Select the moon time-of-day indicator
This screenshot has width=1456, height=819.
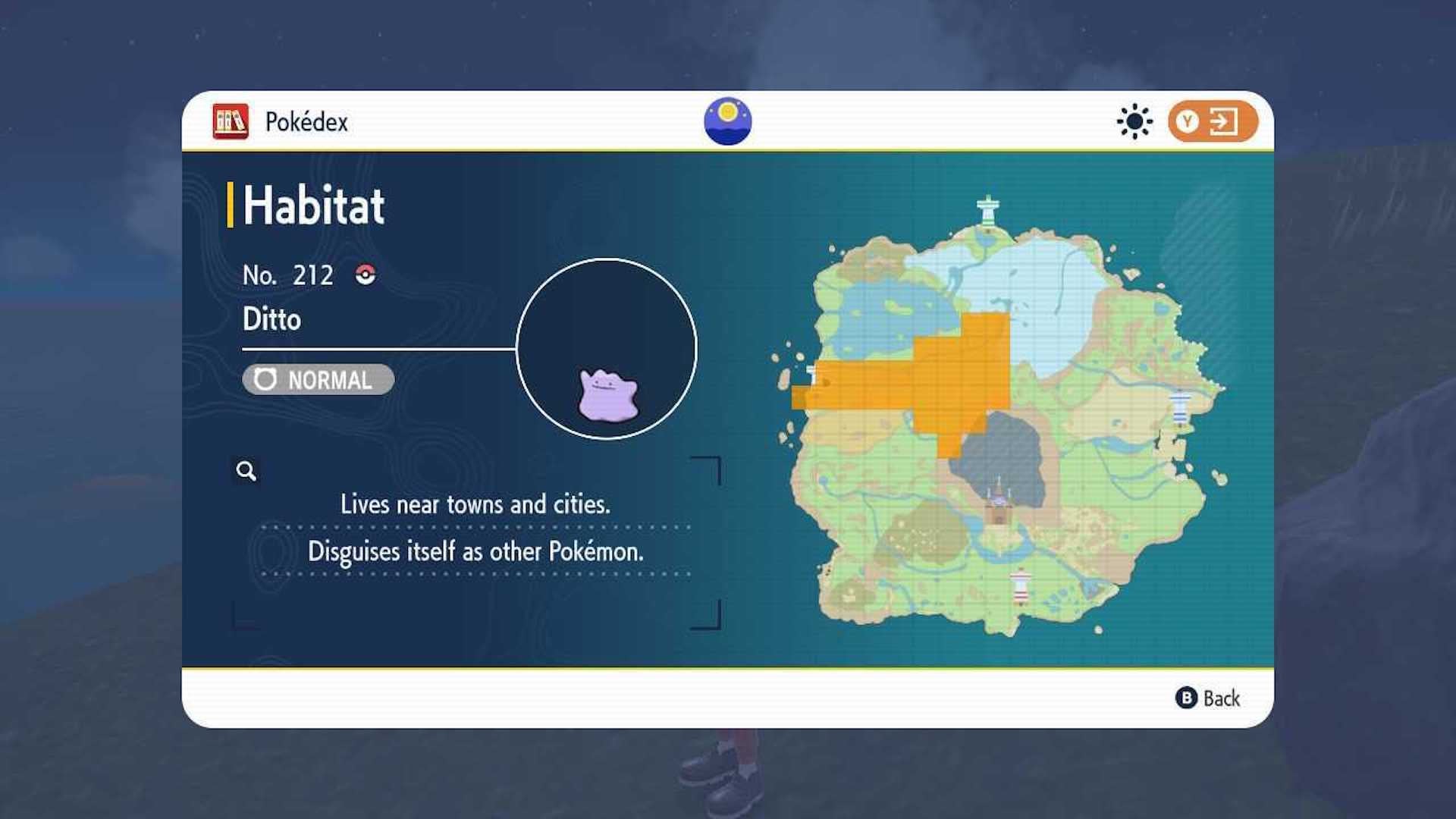[x=727, y=119]
